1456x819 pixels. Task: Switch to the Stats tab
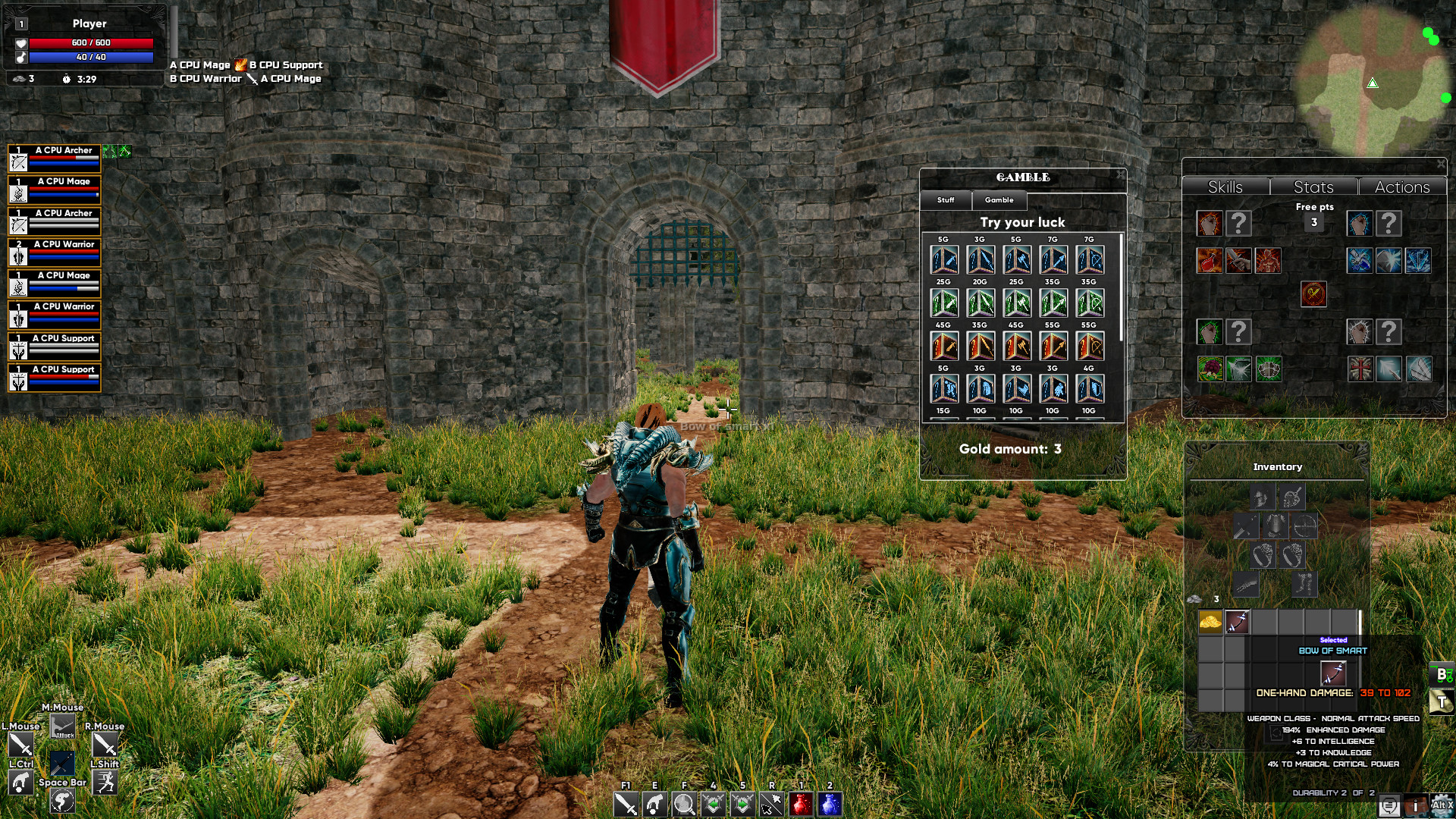(1313, 187)
